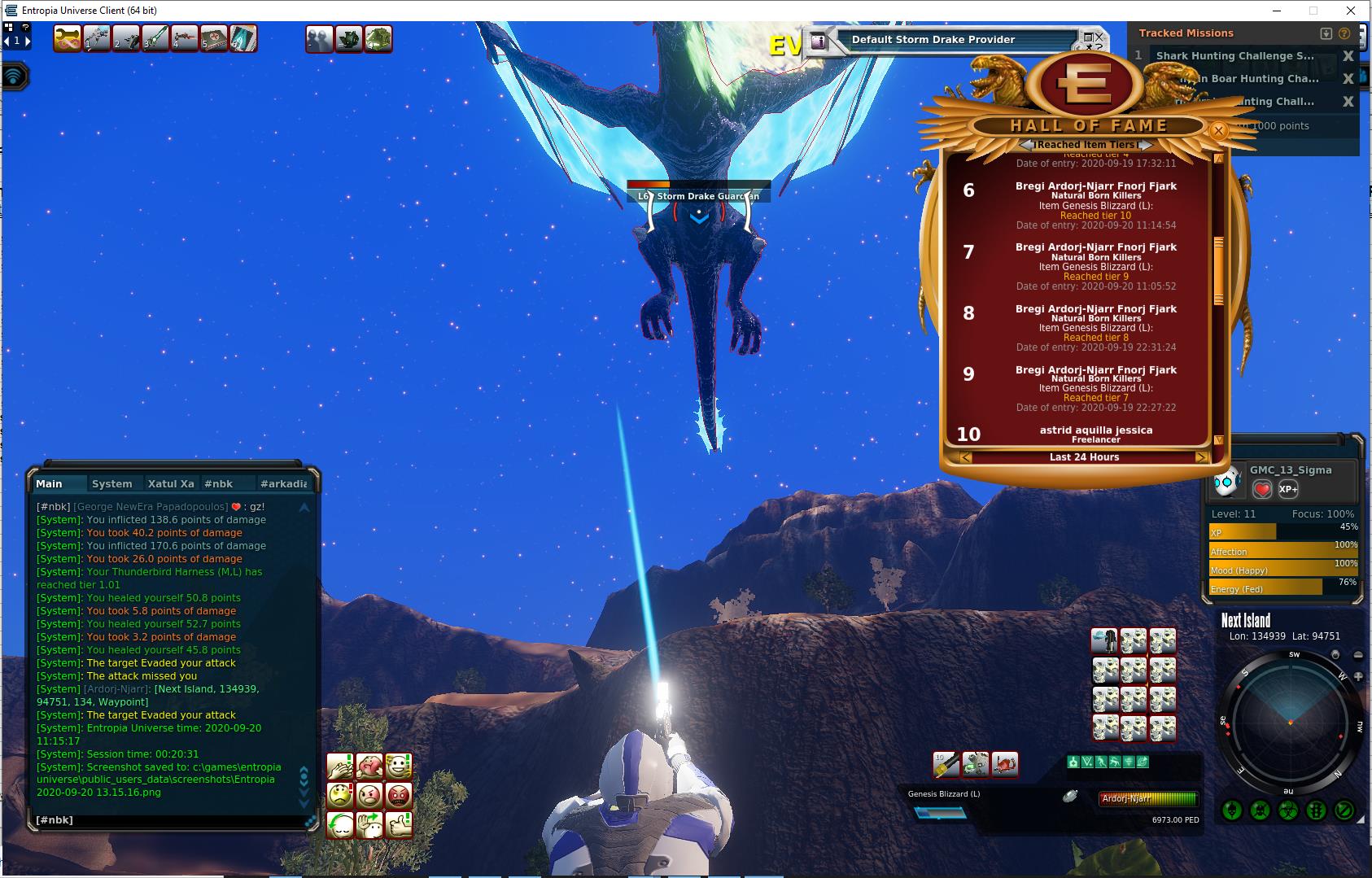Close the Default Storm Drake Provider panel

1099,37
